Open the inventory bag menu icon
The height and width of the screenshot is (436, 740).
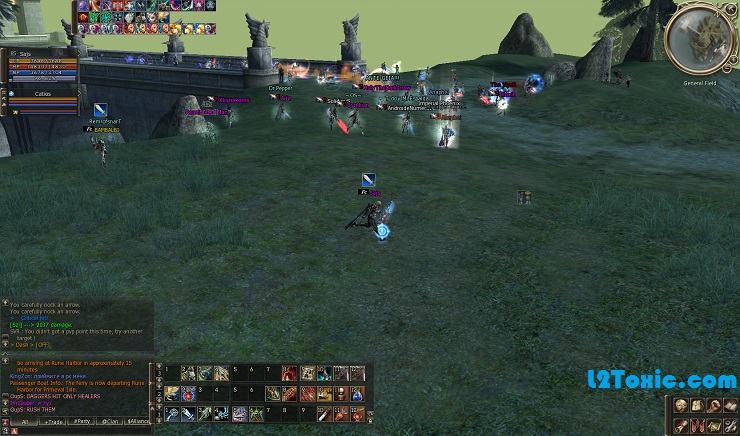click(x=698, y=406)
